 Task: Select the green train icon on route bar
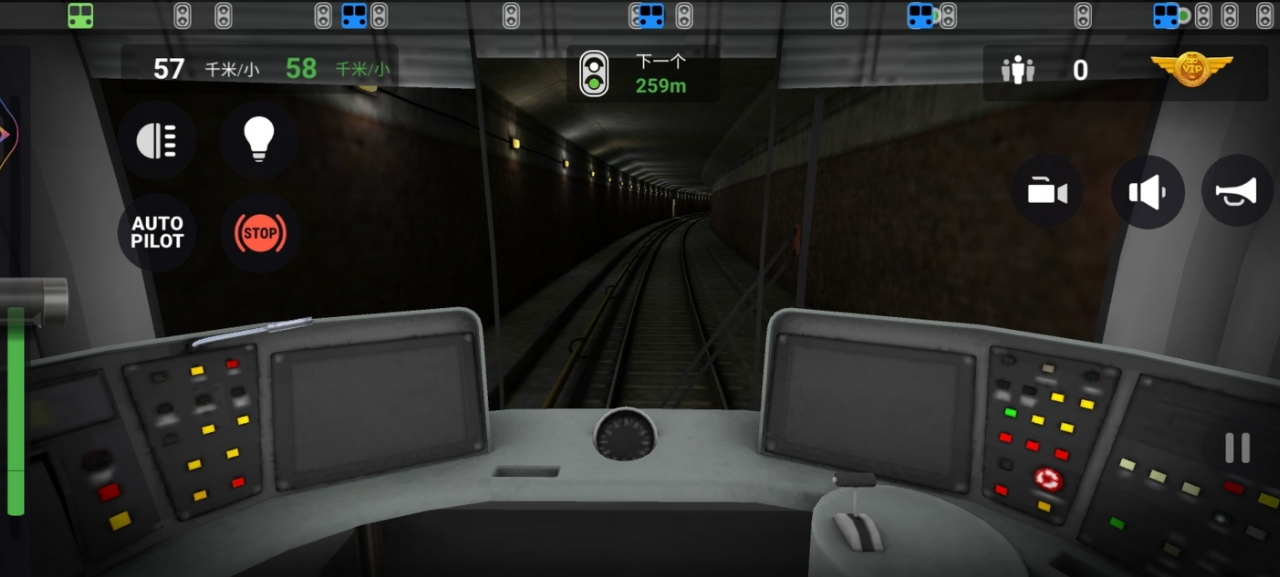pyautogui.click(x=81, y=15)
